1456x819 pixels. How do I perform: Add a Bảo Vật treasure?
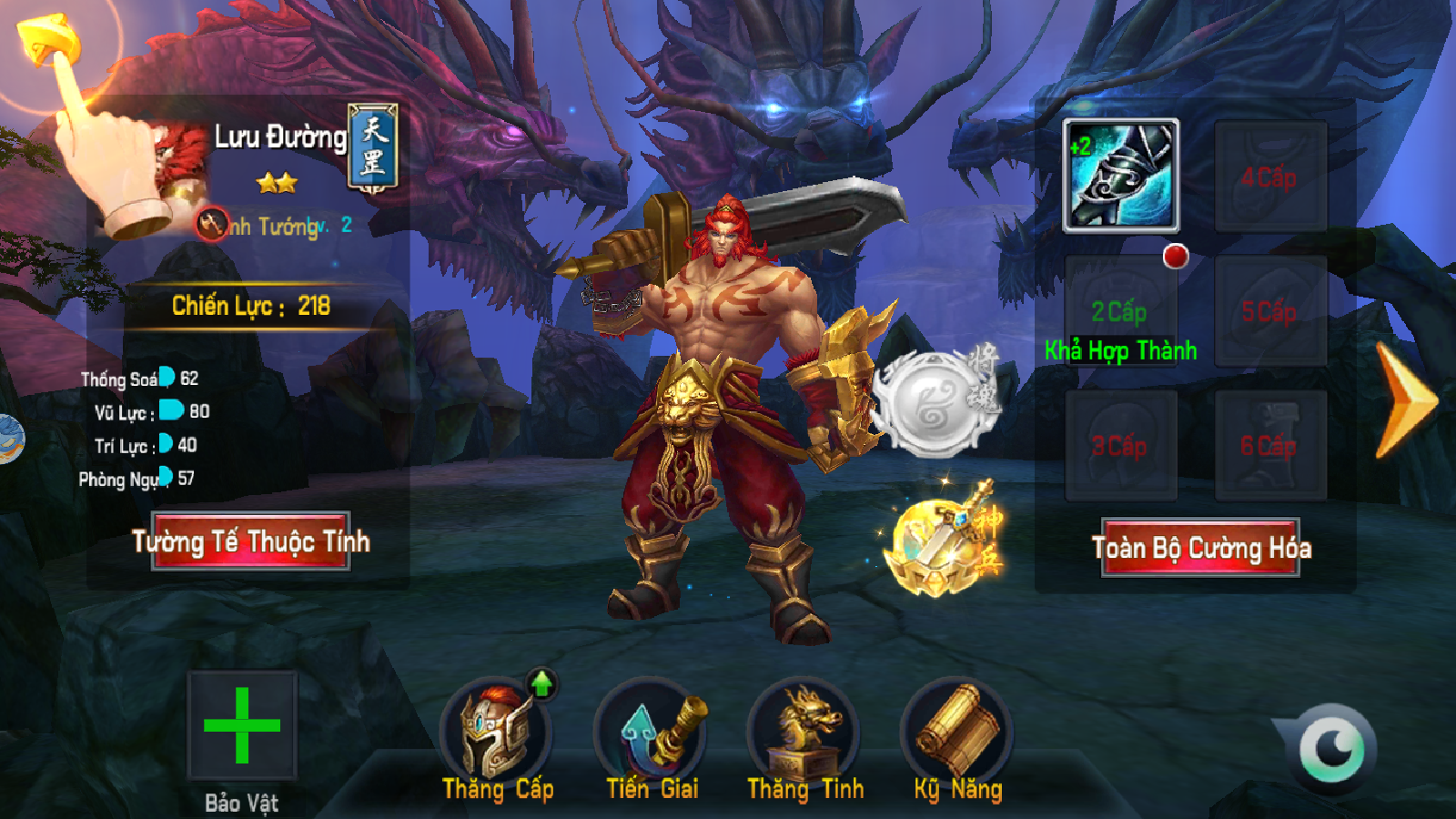click(242, 725)
